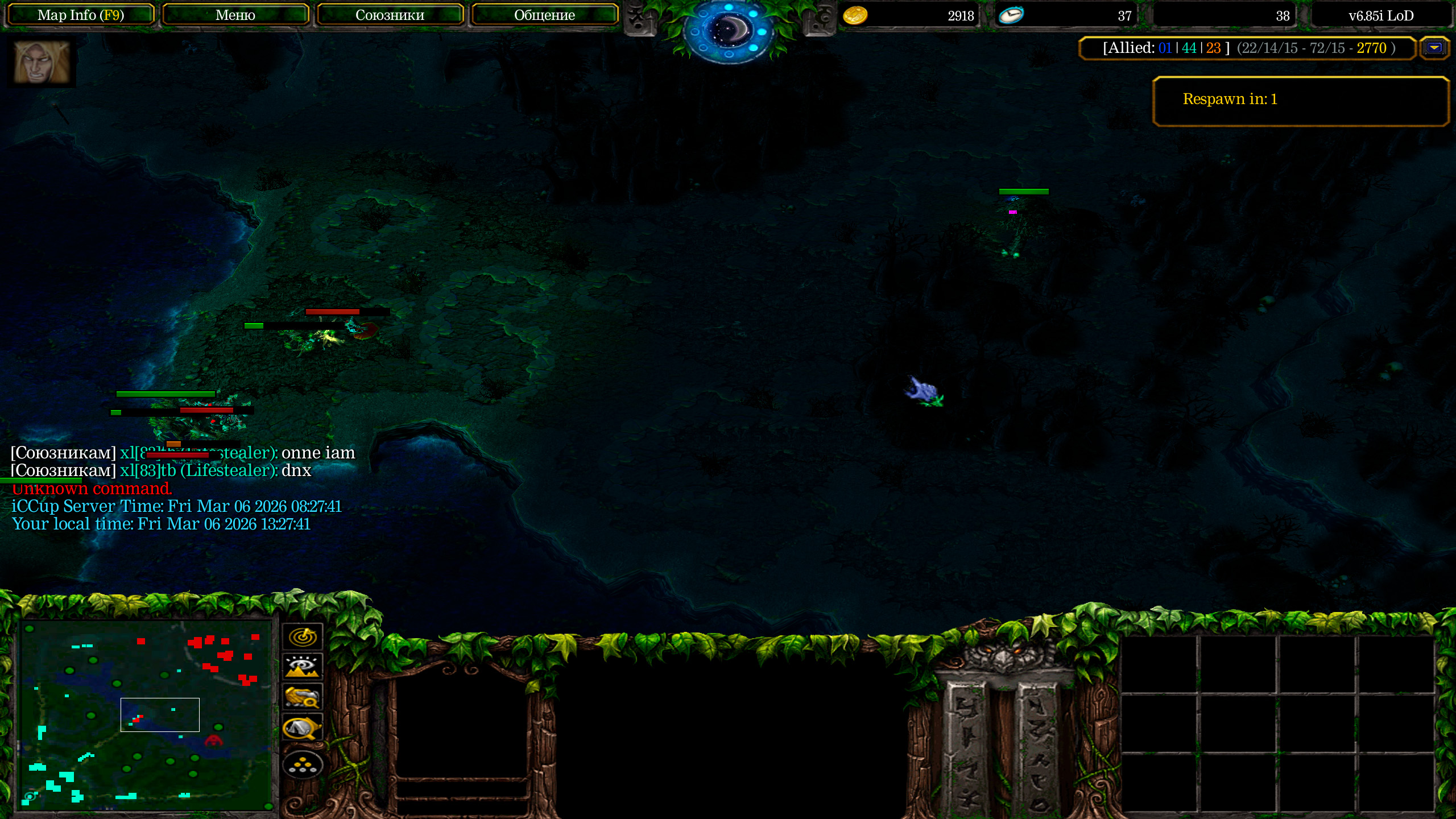This screenshot has width=1456, height=819.
Task: Open the Map Info (F9) panel
Action: (80, 15)
